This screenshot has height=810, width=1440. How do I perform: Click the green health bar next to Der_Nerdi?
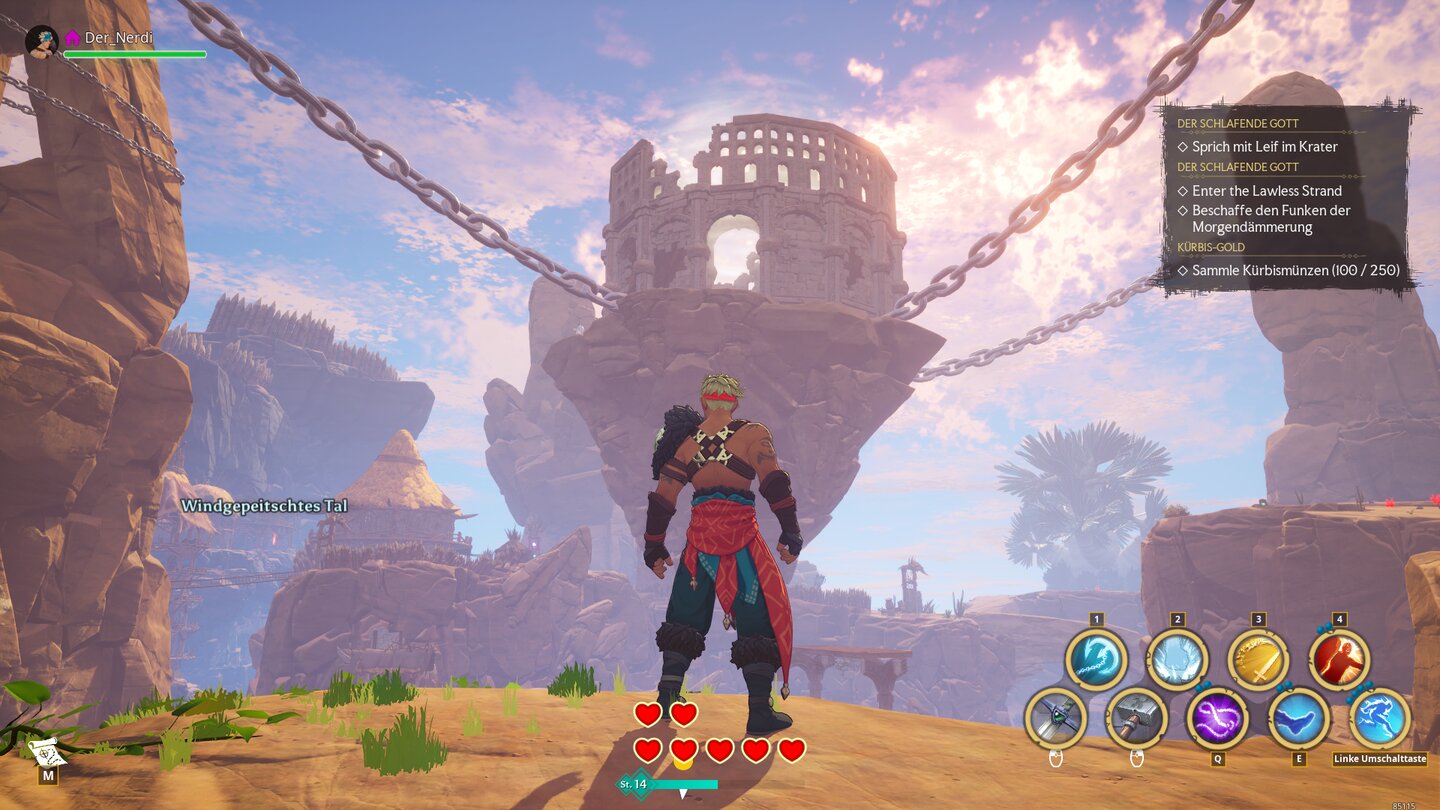pyautogui.click(x=135, y=54)
